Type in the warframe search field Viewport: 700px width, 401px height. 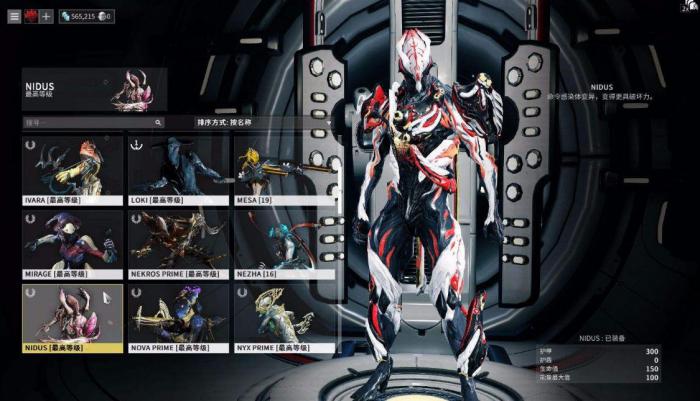92,123
